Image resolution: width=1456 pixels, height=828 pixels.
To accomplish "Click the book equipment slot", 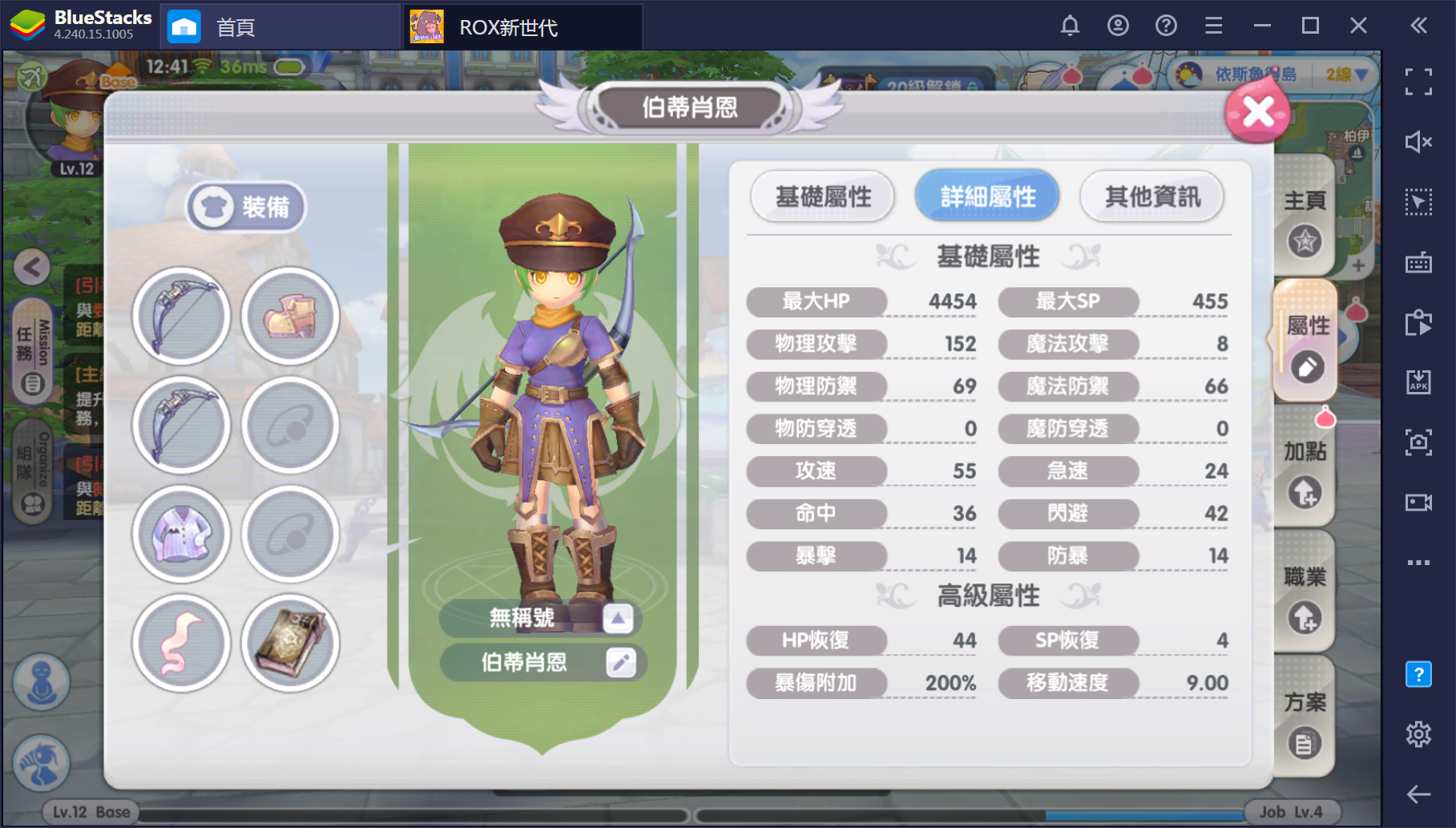I will (x=289, y=644).
